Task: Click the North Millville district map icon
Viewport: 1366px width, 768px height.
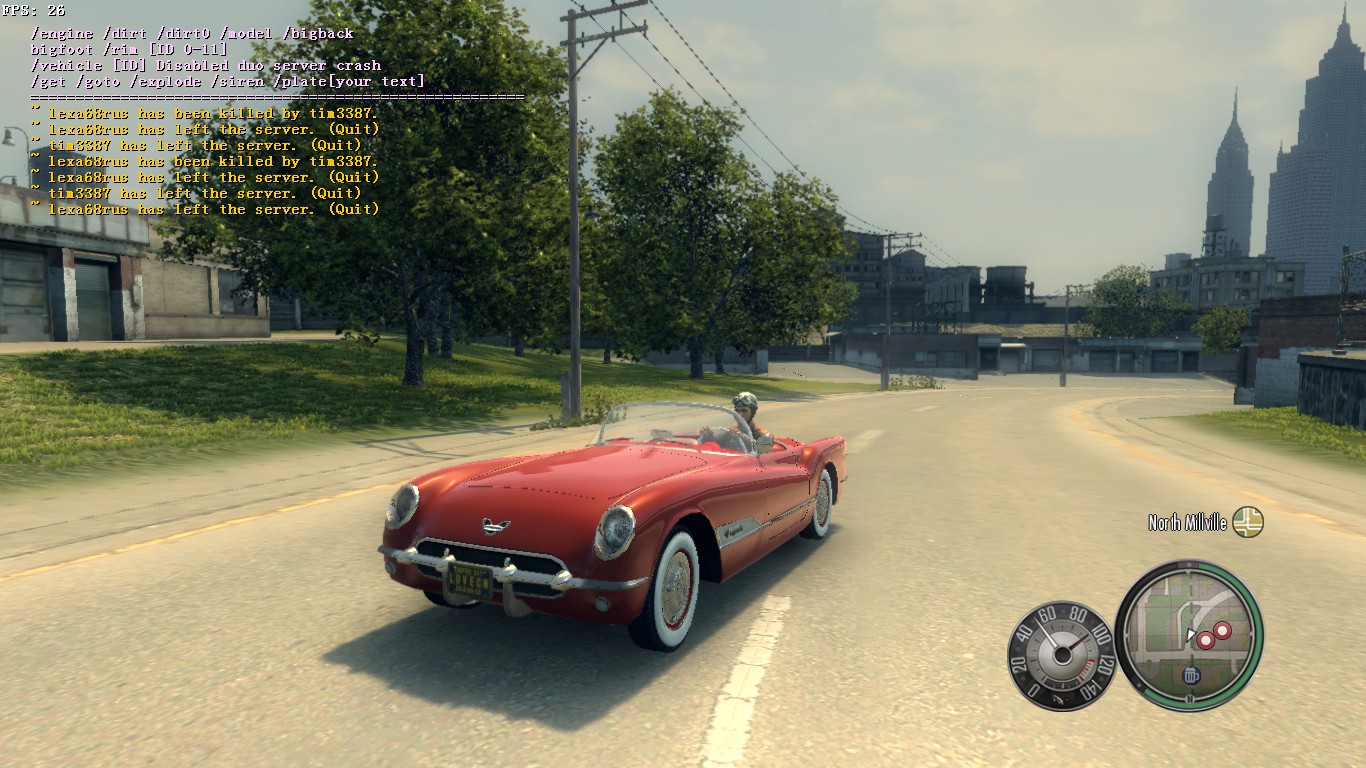Action: (x=1247, y=522)
